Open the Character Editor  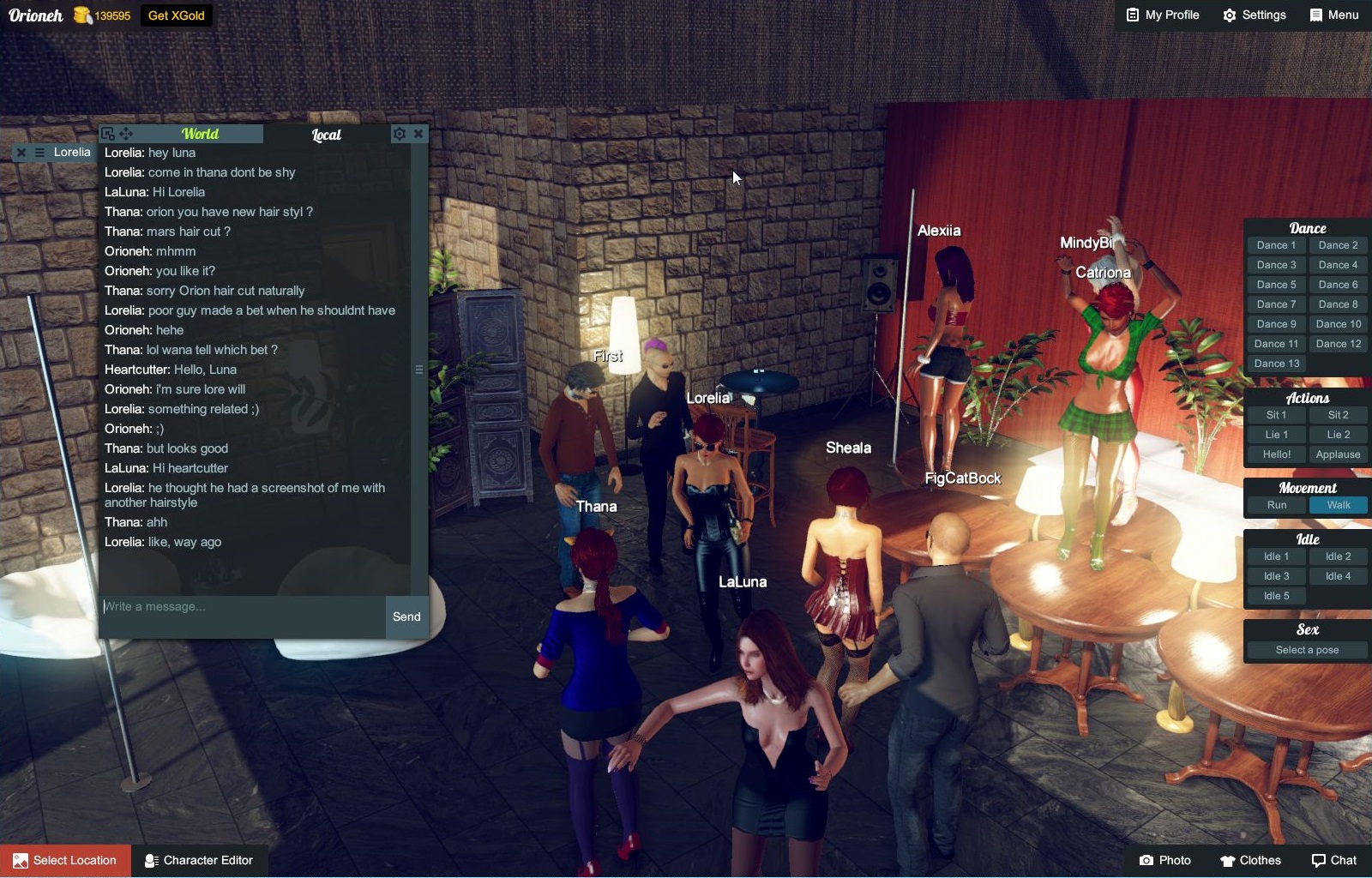coord(199,860)
